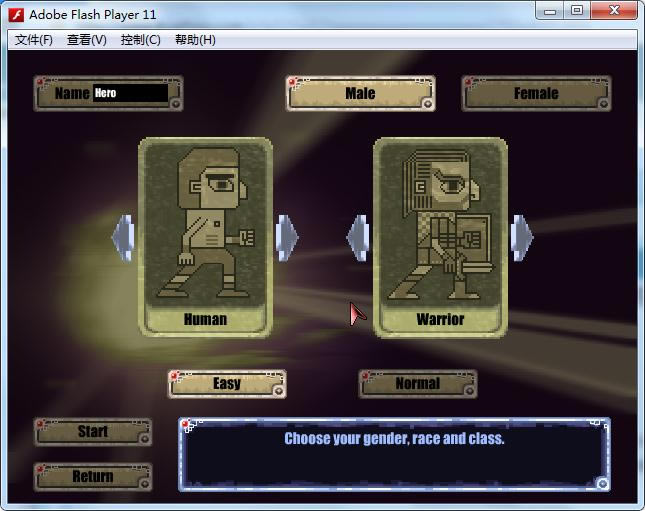
Task: Open the 查看(V) menu
Action: point(87,40)
